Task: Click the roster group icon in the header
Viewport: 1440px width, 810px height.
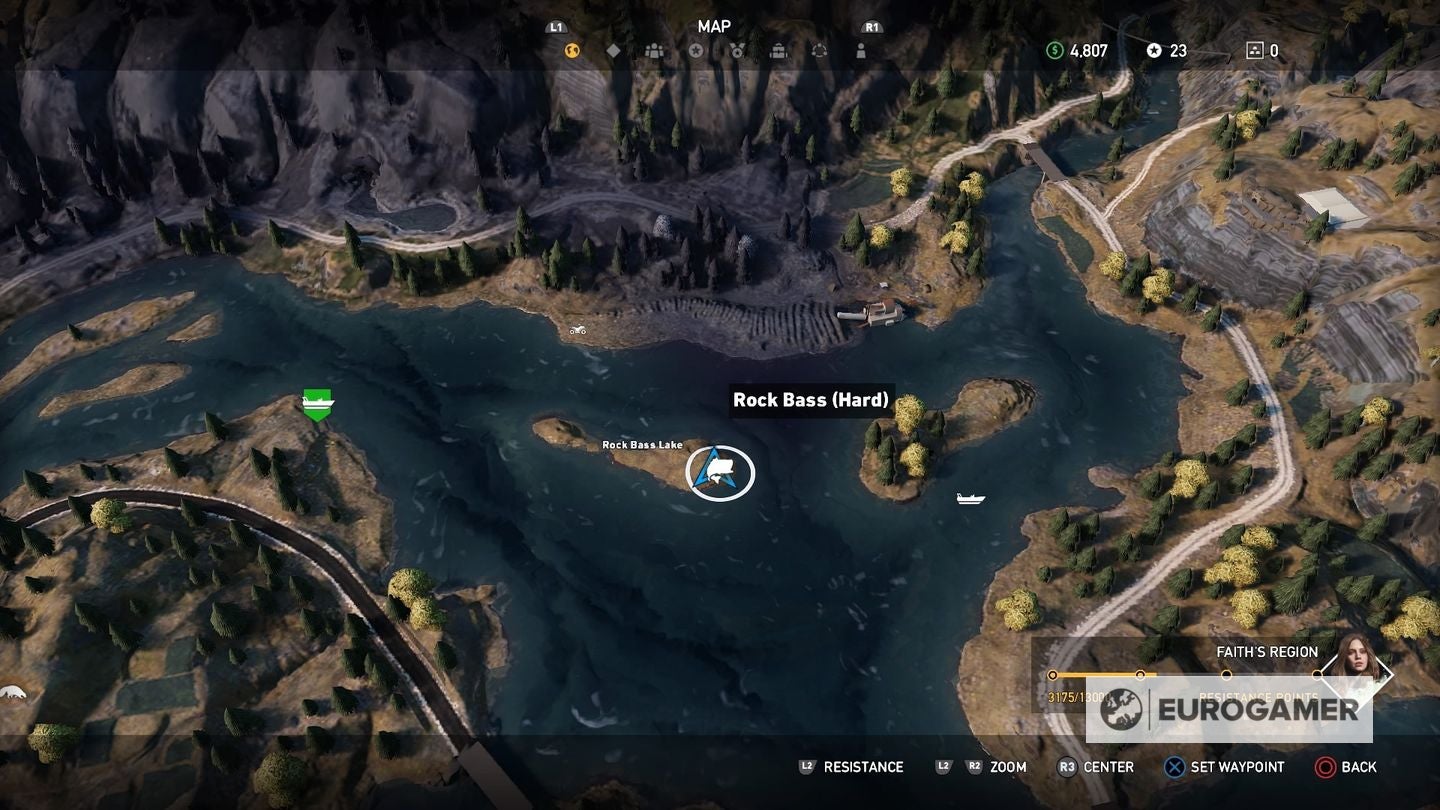Action: point(656,50)
